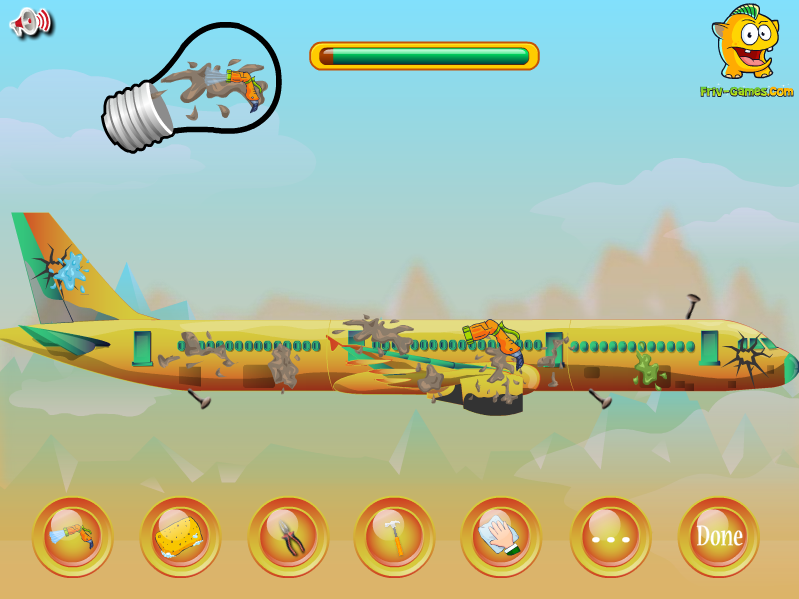Open the Friv-Games.com logo link
Viewport: 799px width, 599px height.
tap(746, 52)
